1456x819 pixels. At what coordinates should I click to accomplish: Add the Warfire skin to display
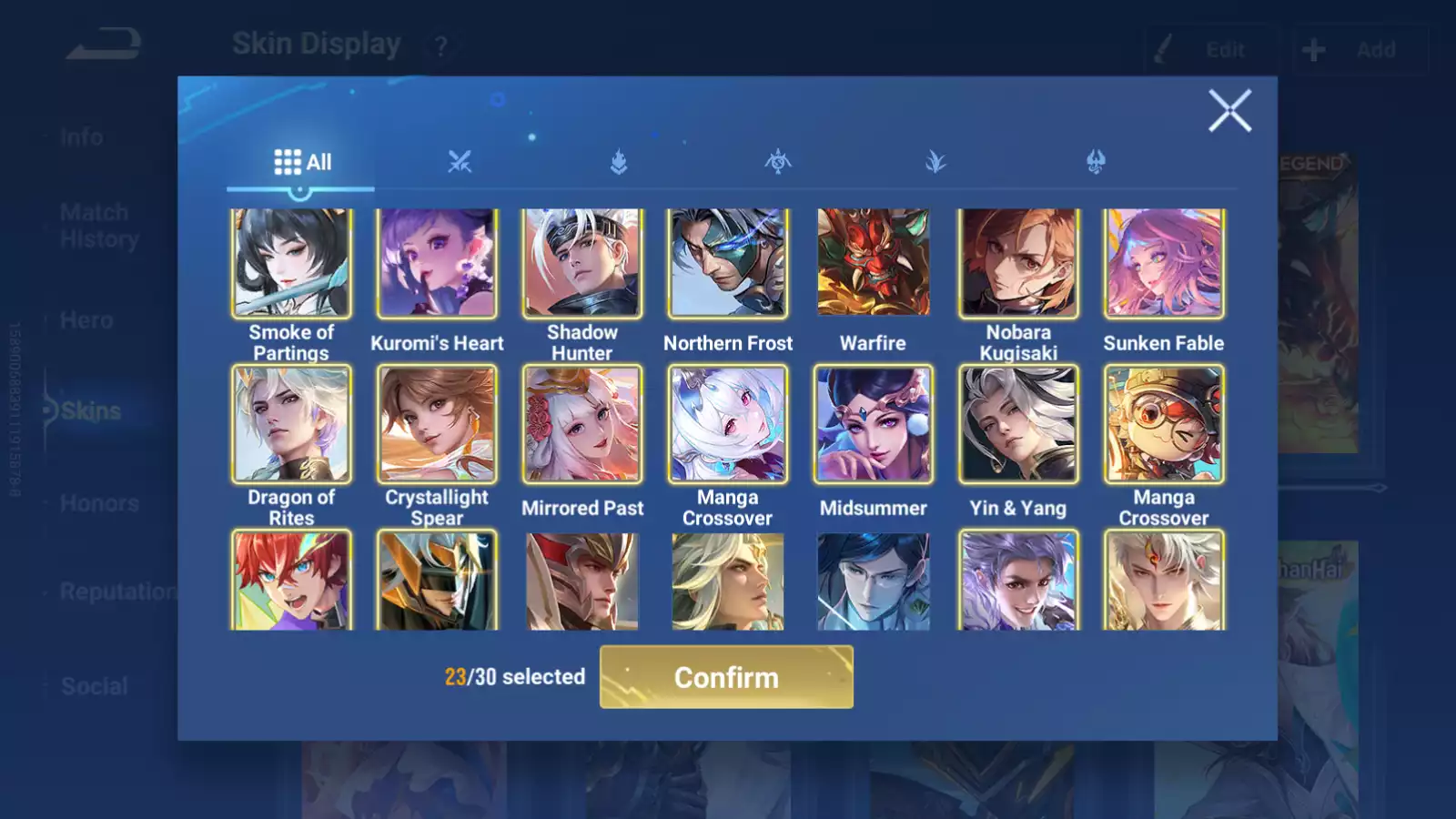[874, 263]
